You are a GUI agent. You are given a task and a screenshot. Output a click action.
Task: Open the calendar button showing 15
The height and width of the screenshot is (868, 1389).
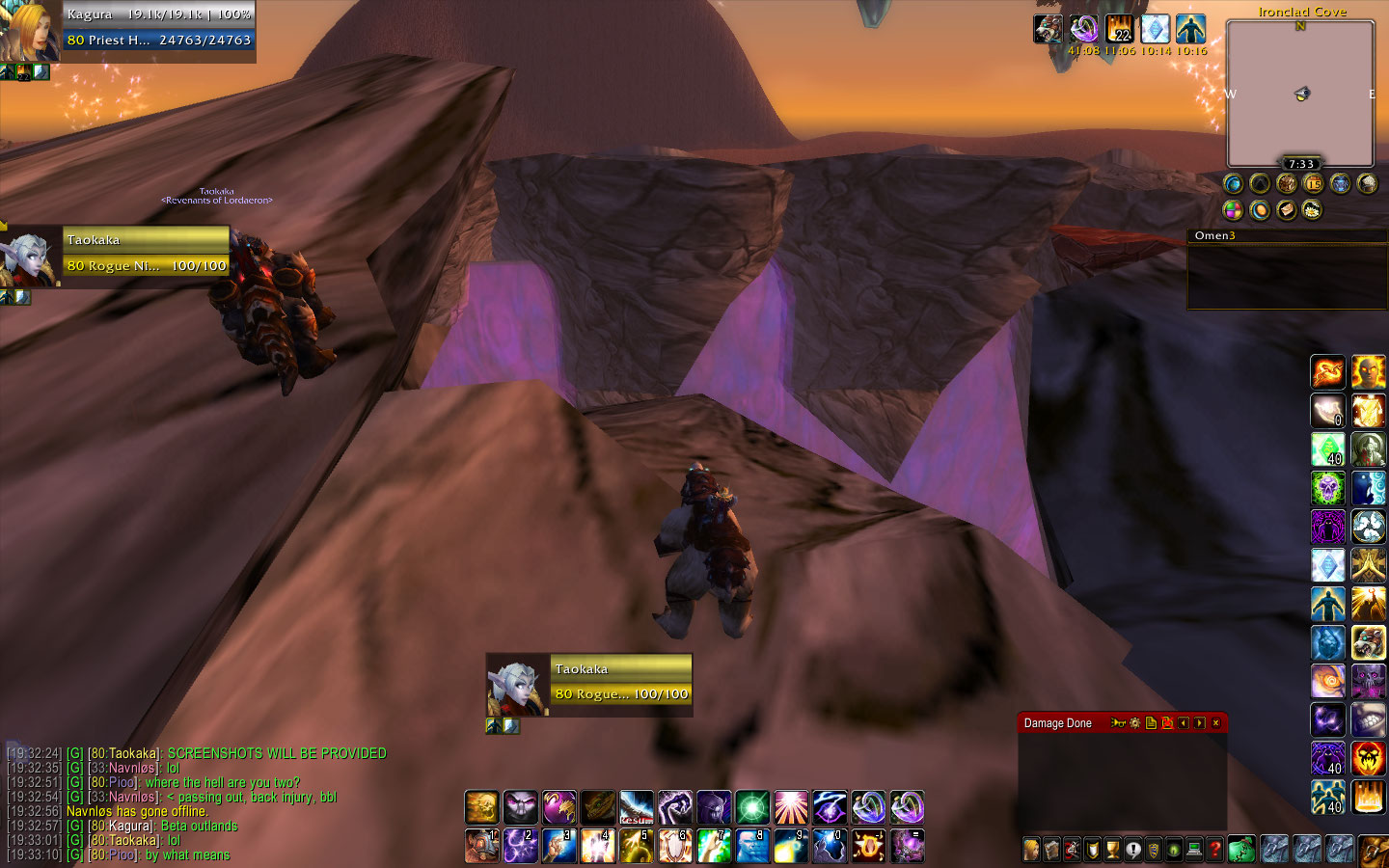tap(1313, 183)
